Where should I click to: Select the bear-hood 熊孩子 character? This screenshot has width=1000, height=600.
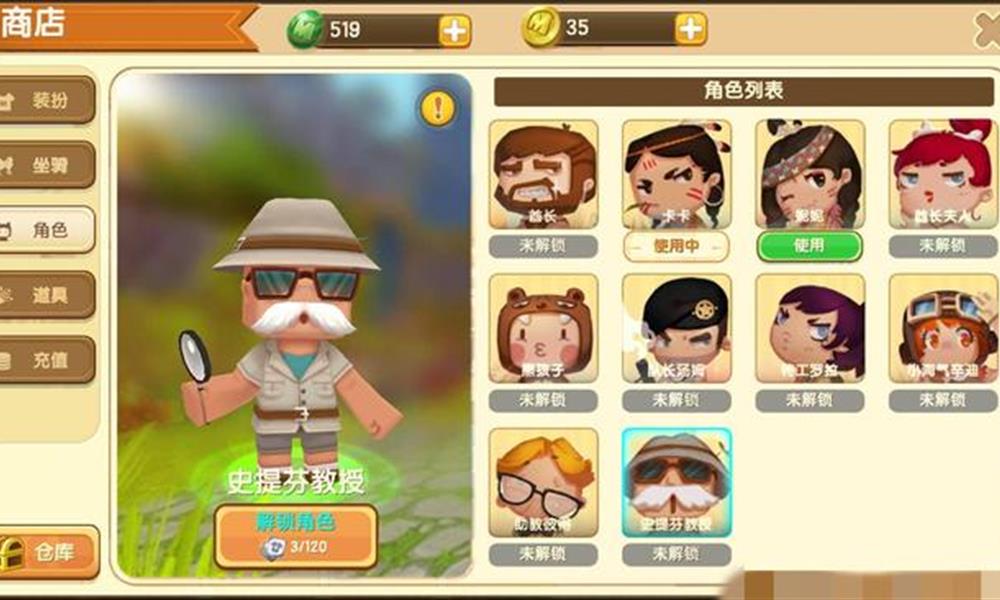click(544, 329)
